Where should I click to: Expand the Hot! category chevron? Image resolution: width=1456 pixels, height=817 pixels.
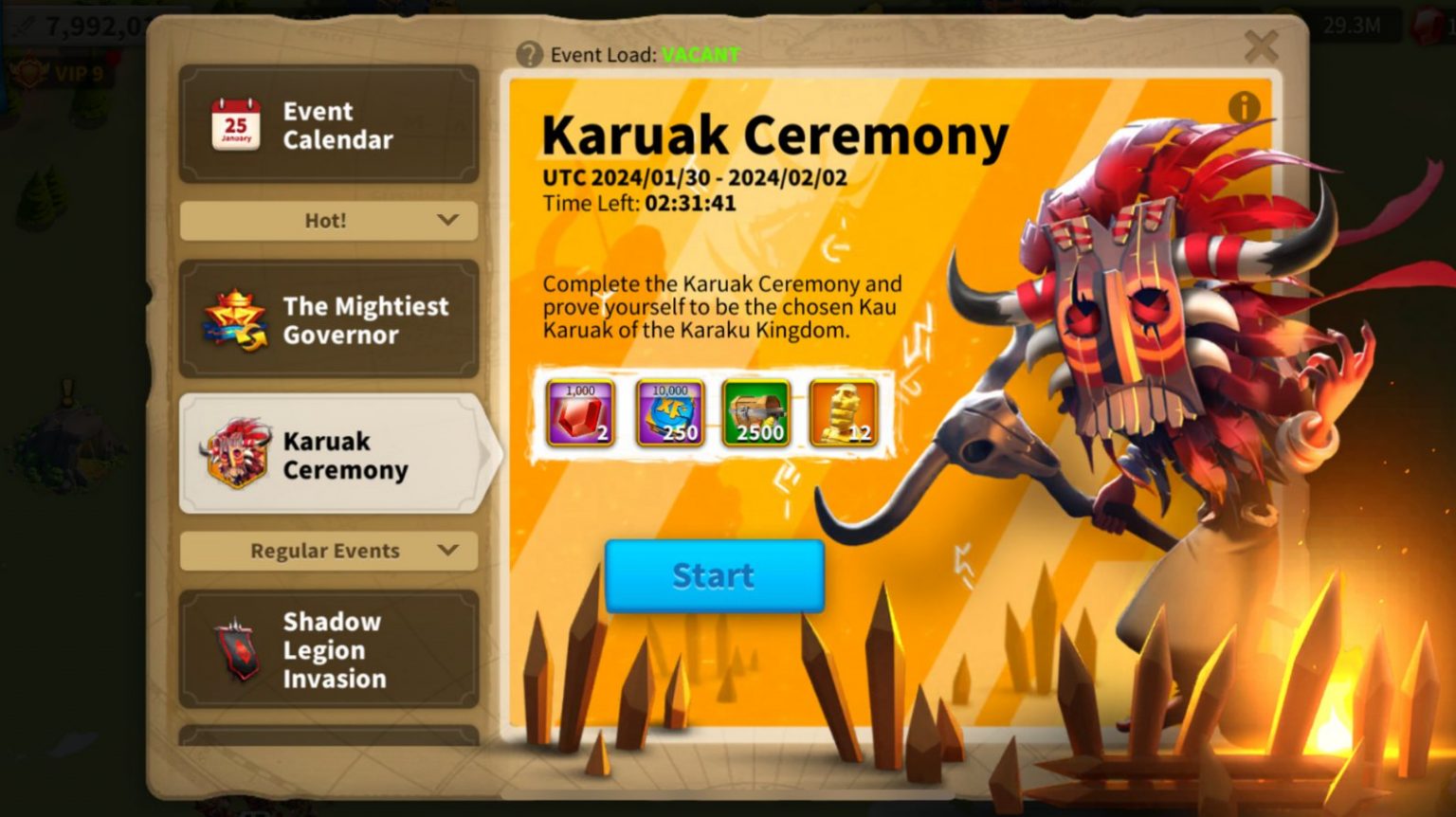[x=446, y=220]
